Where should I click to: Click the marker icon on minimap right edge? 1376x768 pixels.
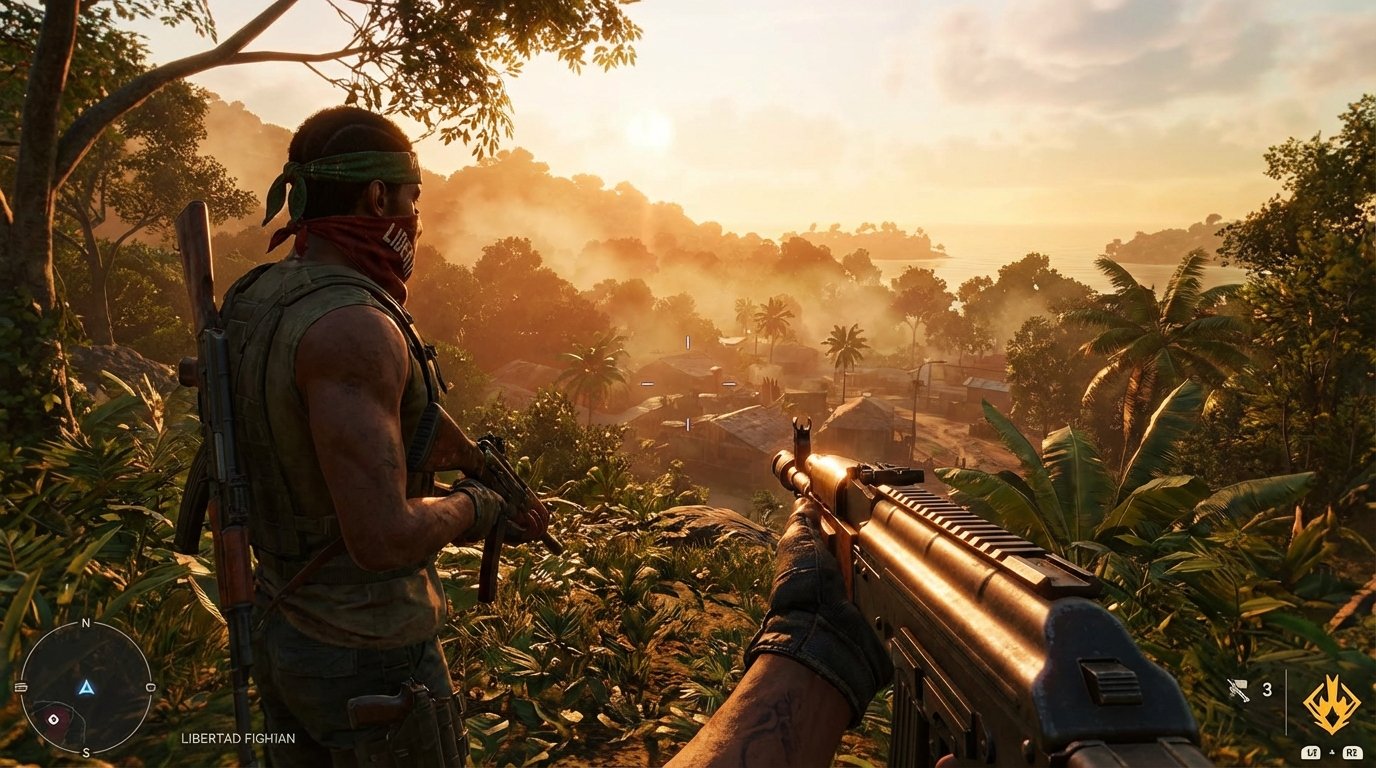click(x=151, y=688)
